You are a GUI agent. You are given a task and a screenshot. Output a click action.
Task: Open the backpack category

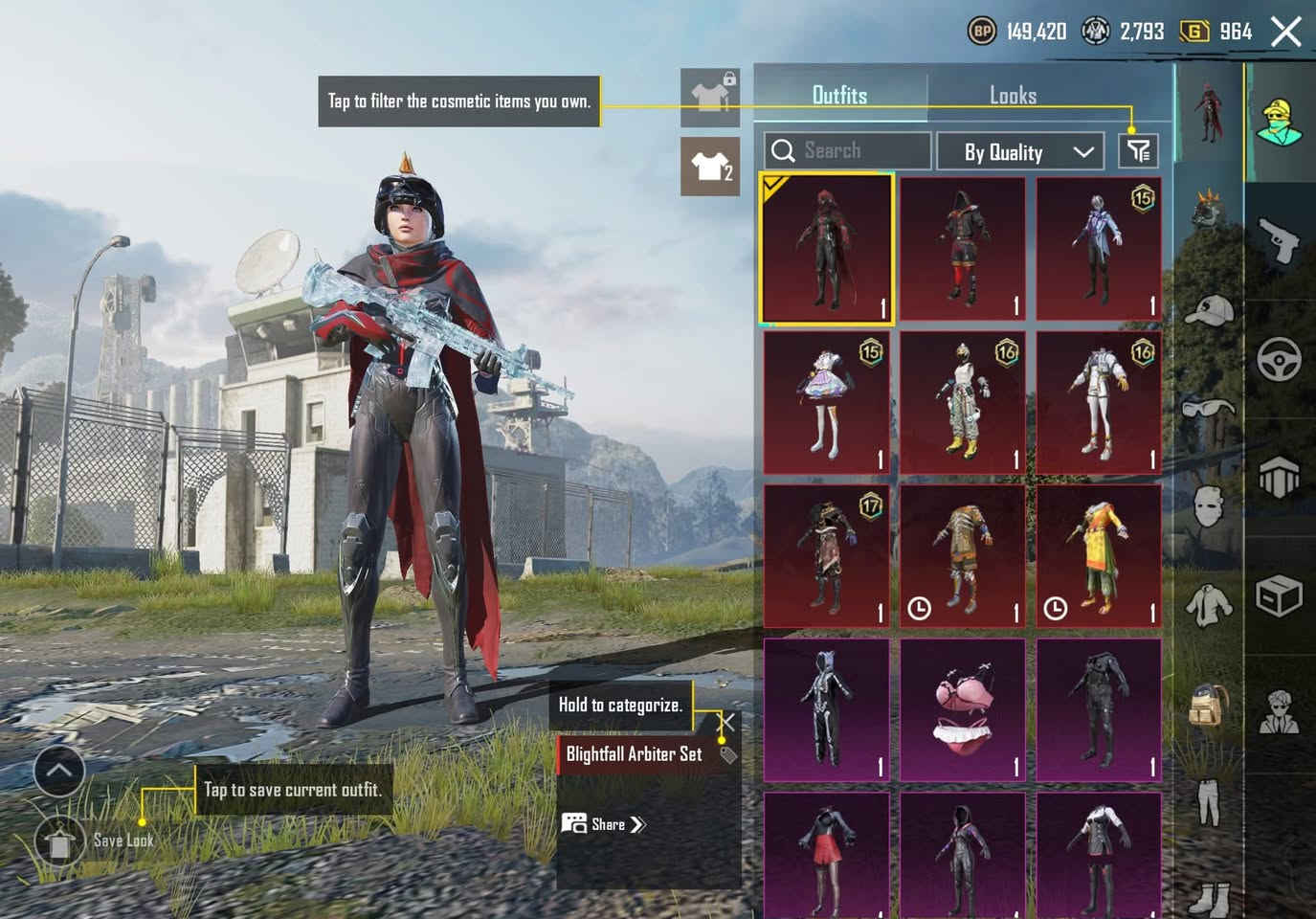pyautogui.click(x=1209, y=706)
